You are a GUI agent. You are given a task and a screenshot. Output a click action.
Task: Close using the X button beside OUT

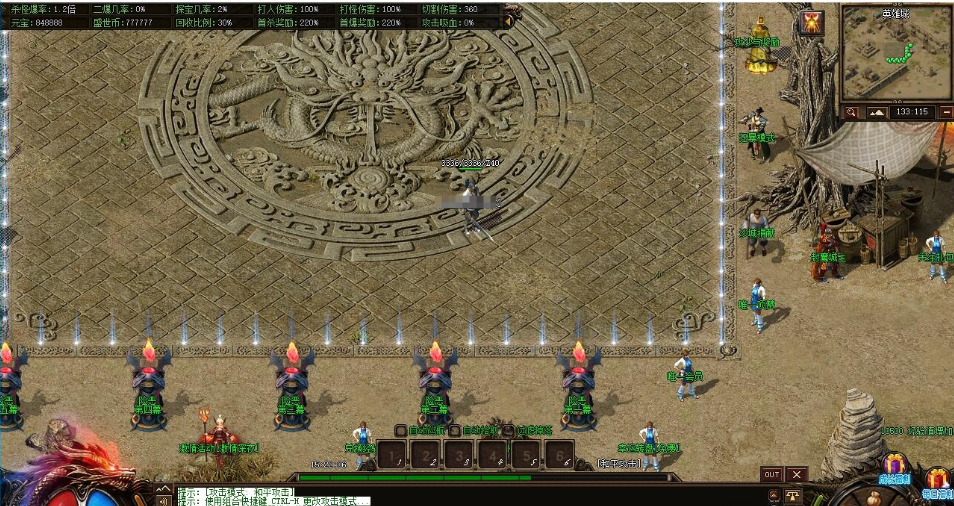point(796,474)
